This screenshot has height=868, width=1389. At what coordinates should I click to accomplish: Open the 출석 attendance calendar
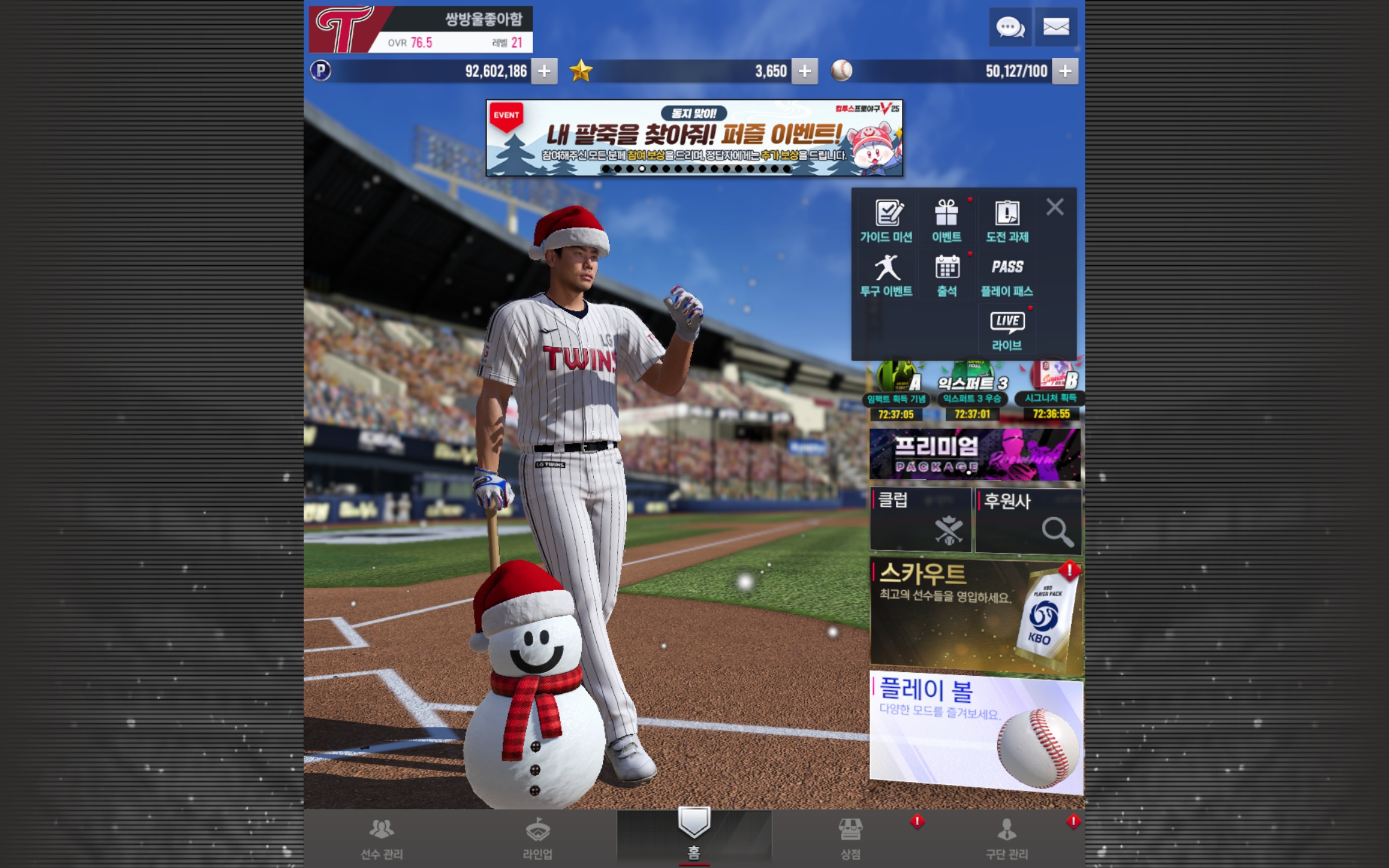(946, 275)
